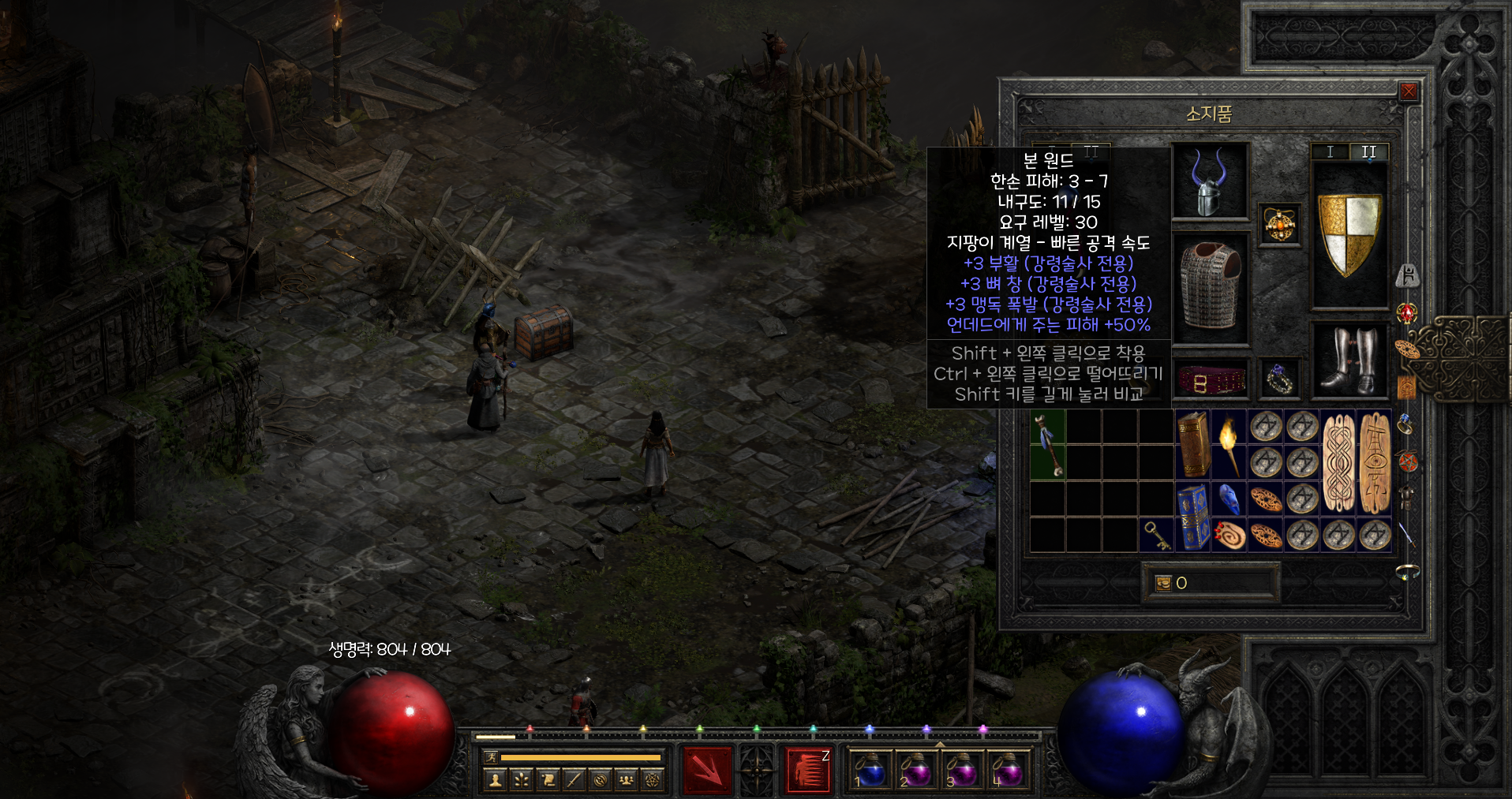1512x799 pixels.
Task: Click the gold amount button
Action: click(x=1163, y=583)
